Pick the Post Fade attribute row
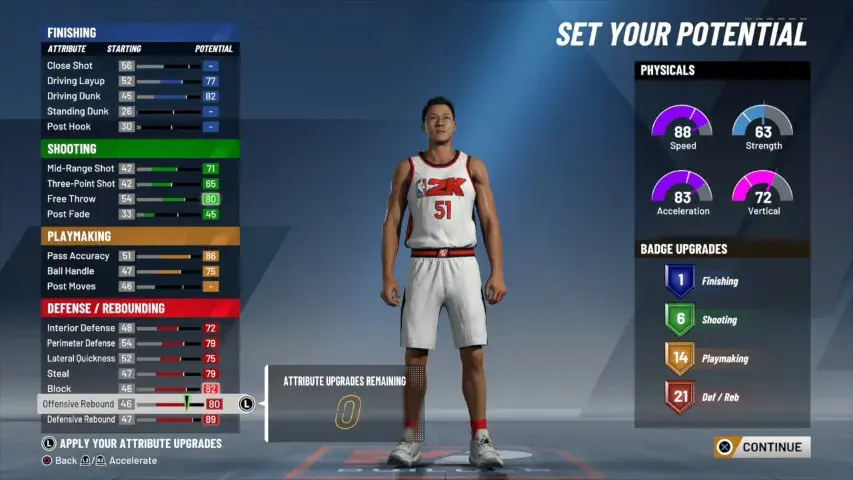Screen dimensions: 853x480 click(140, 214)
